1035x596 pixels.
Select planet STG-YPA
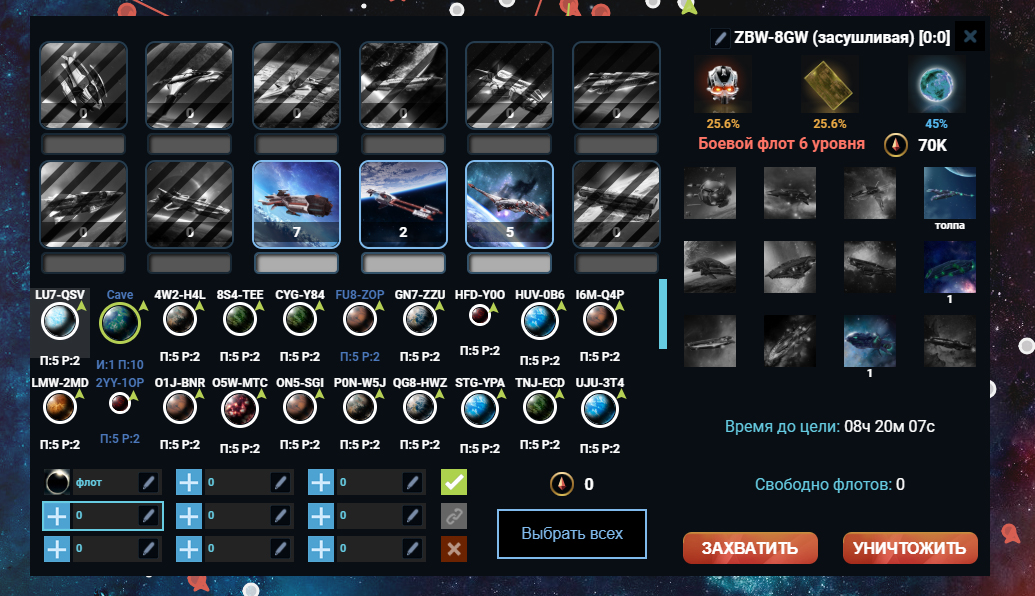coord(480,408)
